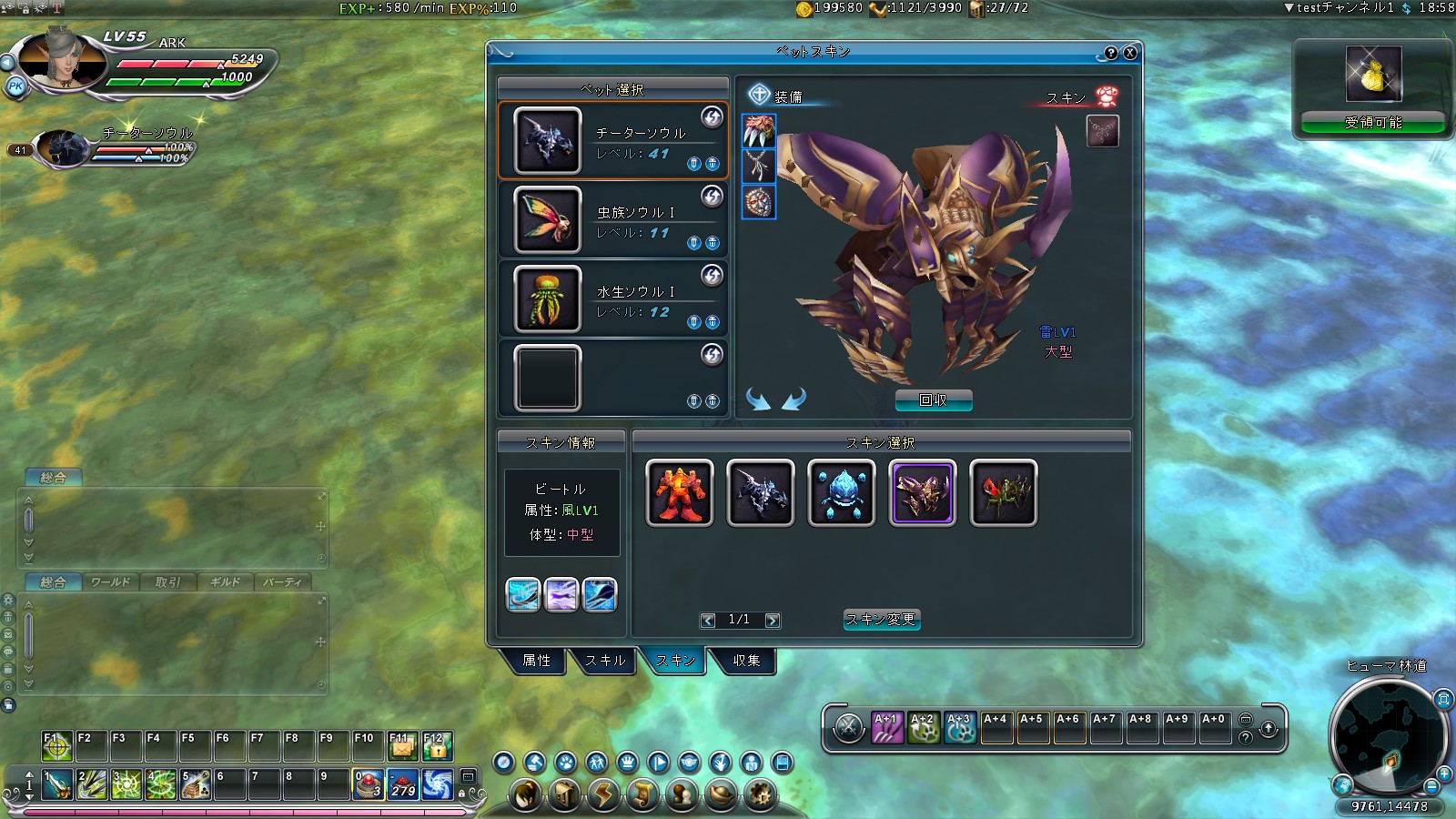Switch to the 属性 tab
The height and width of the screenshot is (819, 1456).
(536, 661)
